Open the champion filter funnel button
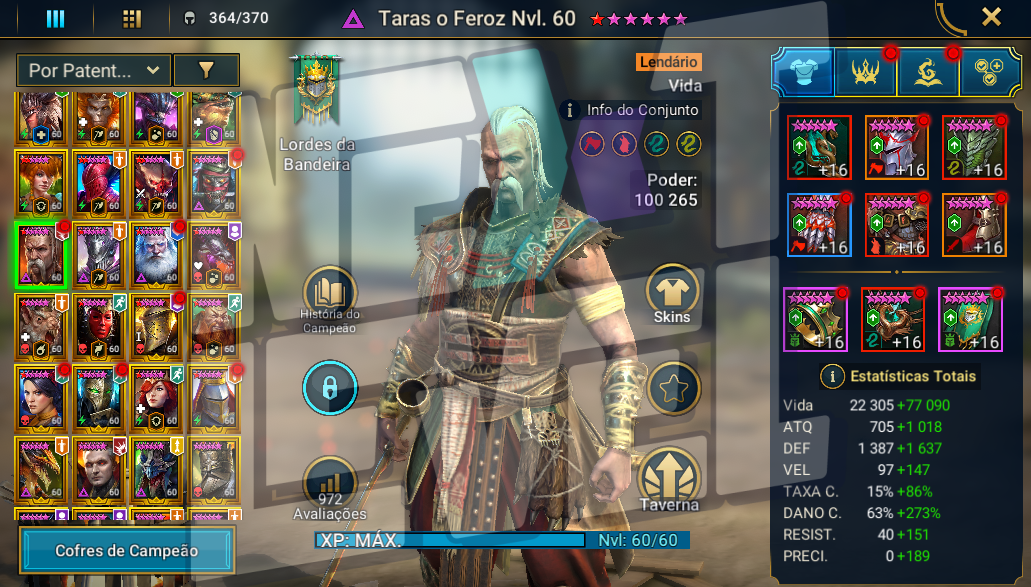The height and width of the screenshot is (587, 1031). (206, 70)
